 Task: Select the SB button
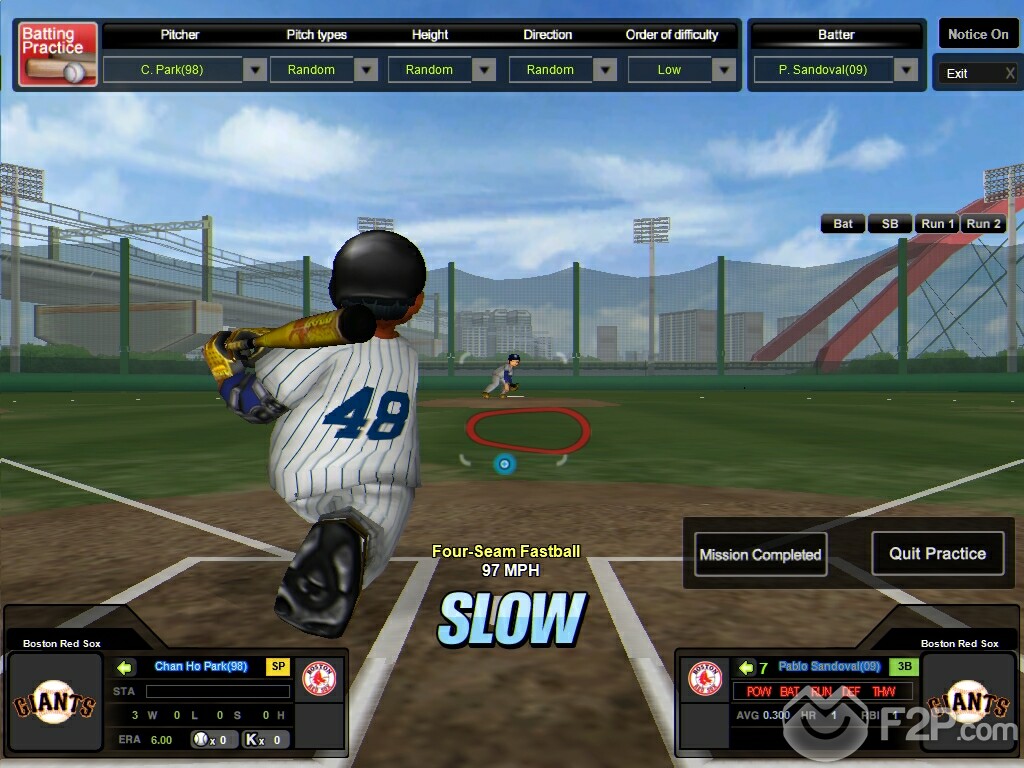coord(889,224)
